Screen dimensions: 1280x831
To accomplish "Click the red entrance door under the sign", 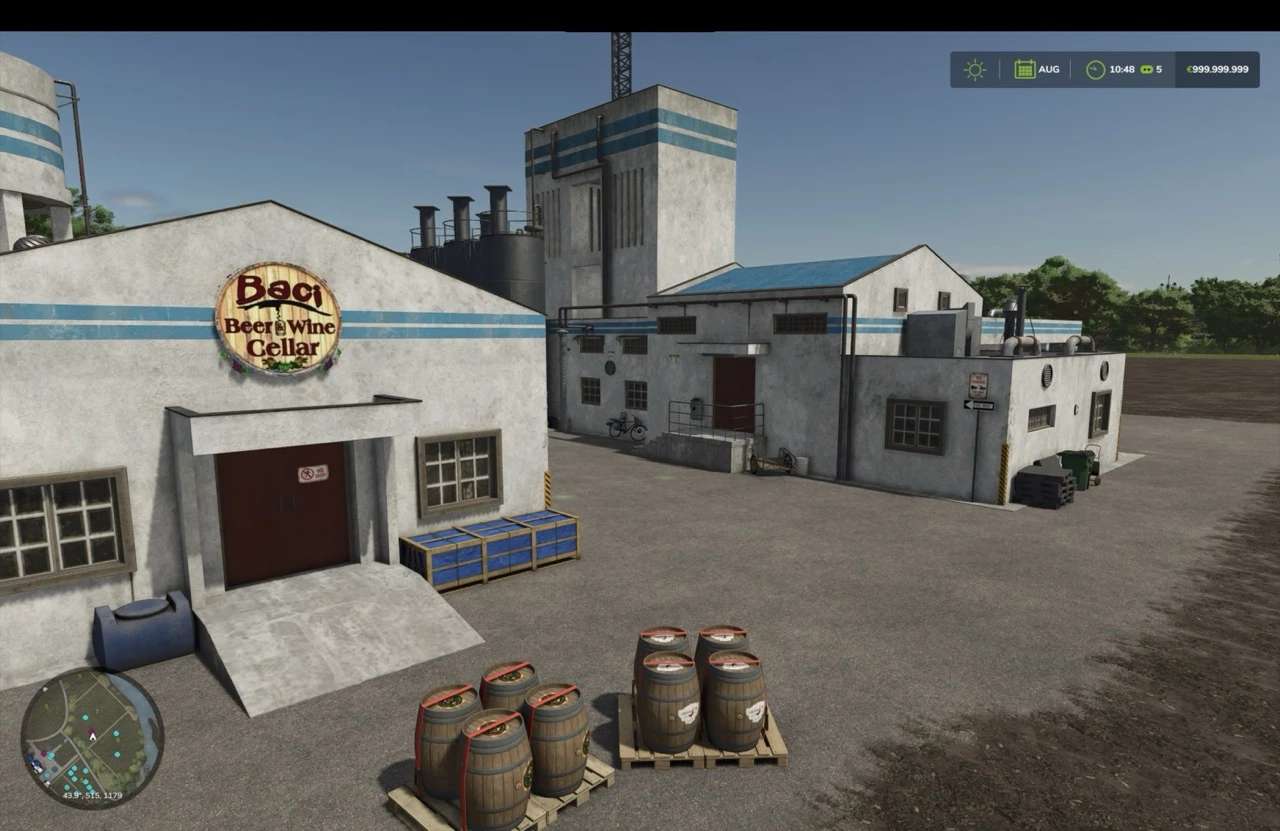I will (x=282, y=515).
